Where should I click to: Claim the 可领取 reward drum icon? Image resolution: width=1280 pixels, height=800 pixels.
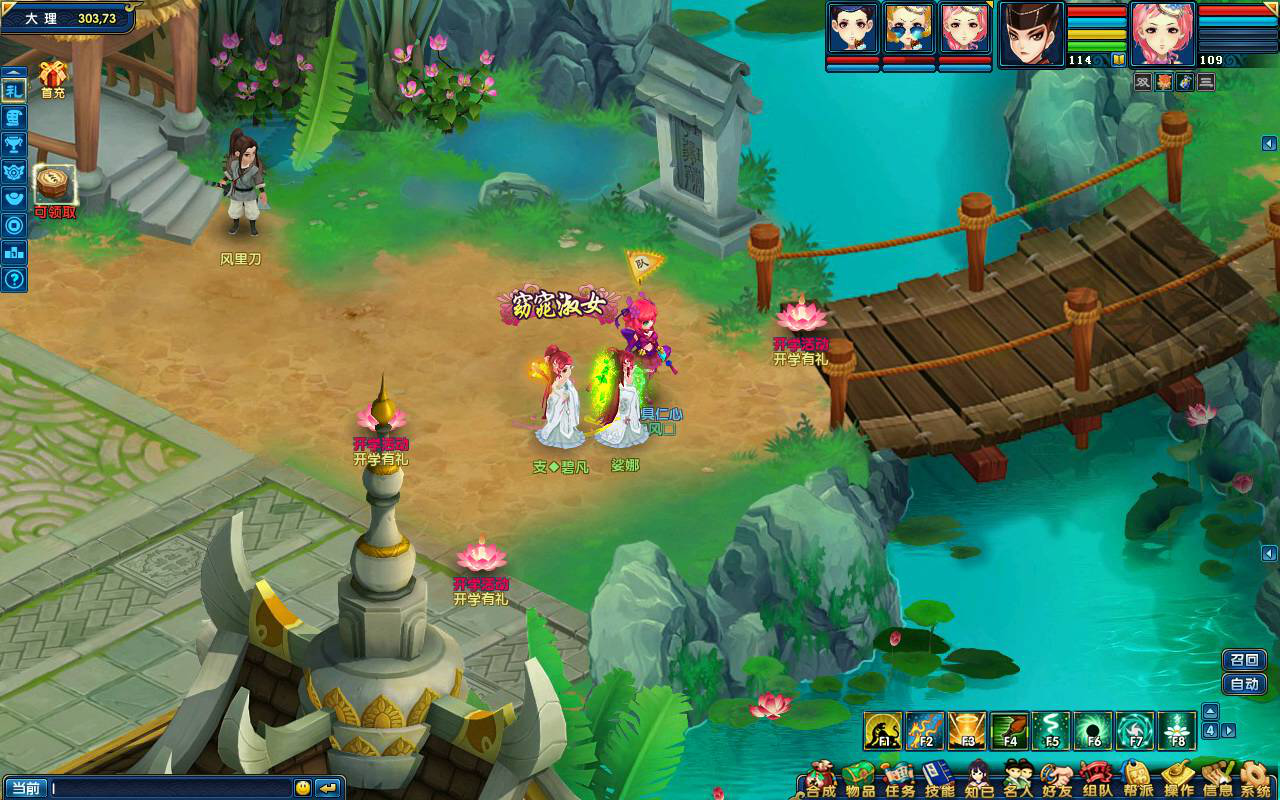pyautogui.click(x=54, y=185)
